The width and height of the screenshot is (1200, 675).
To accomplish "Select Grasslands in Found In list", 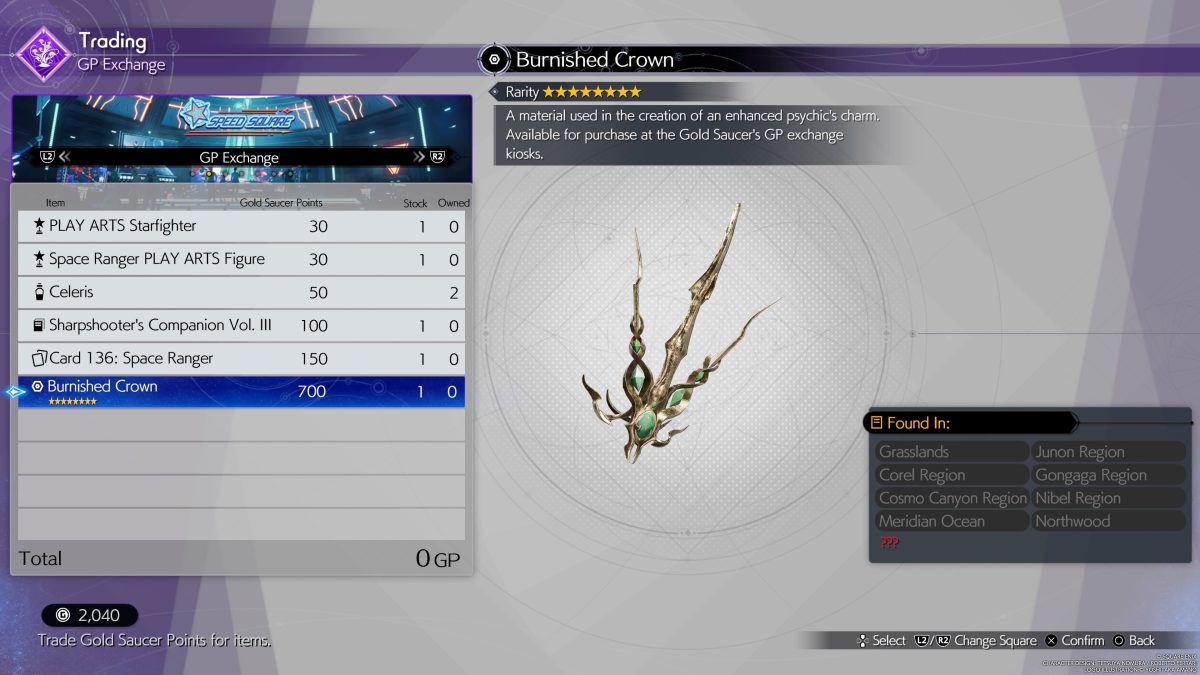I will tap(950, 452).
